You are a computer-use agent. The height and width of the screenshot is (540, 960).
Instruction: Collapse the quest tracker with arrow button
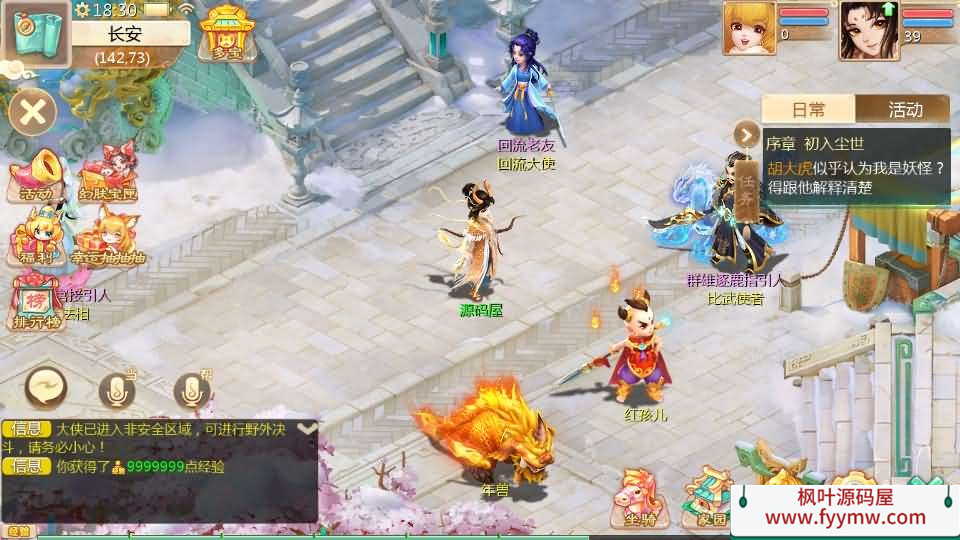coord(747,133)
